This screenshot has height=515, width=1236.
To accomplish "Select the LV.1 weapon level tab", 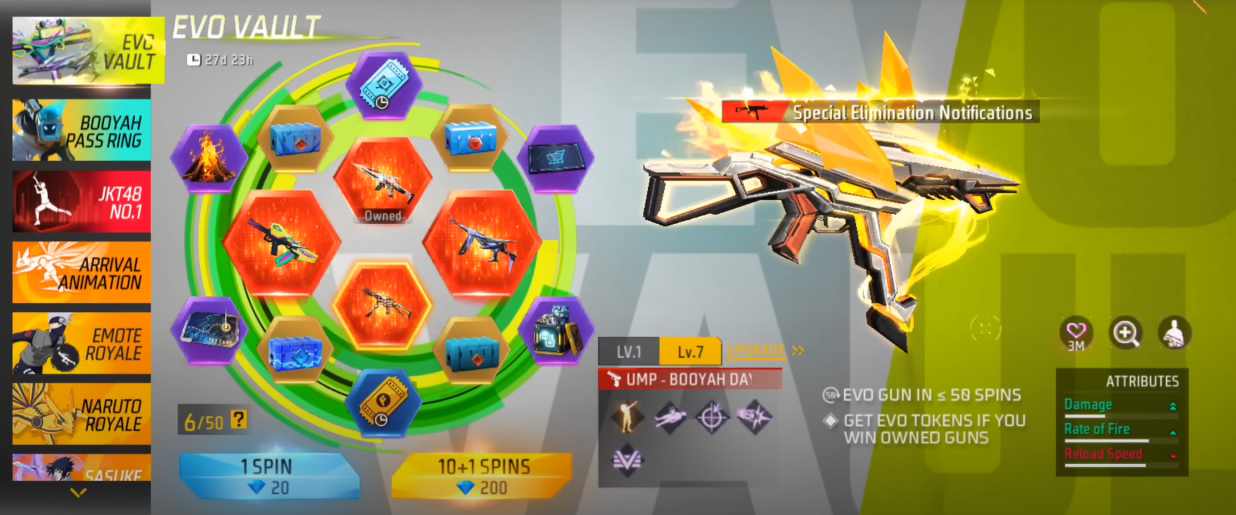I will (x=629, y=352).
